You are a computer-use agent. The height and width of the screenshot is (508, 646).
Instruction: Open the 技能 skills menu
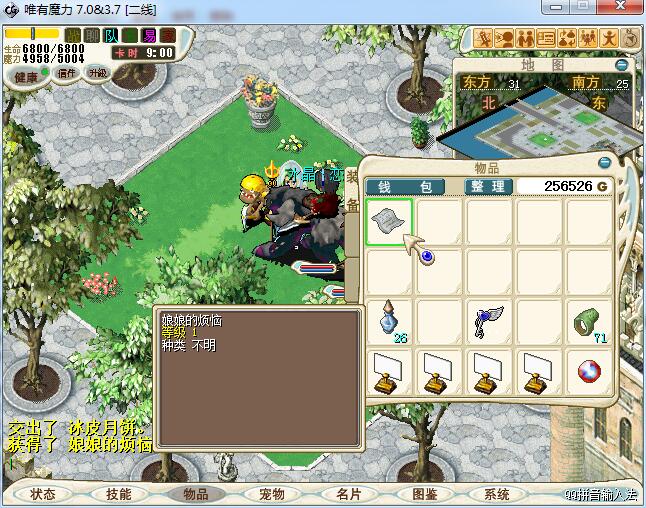click(119, 494)
